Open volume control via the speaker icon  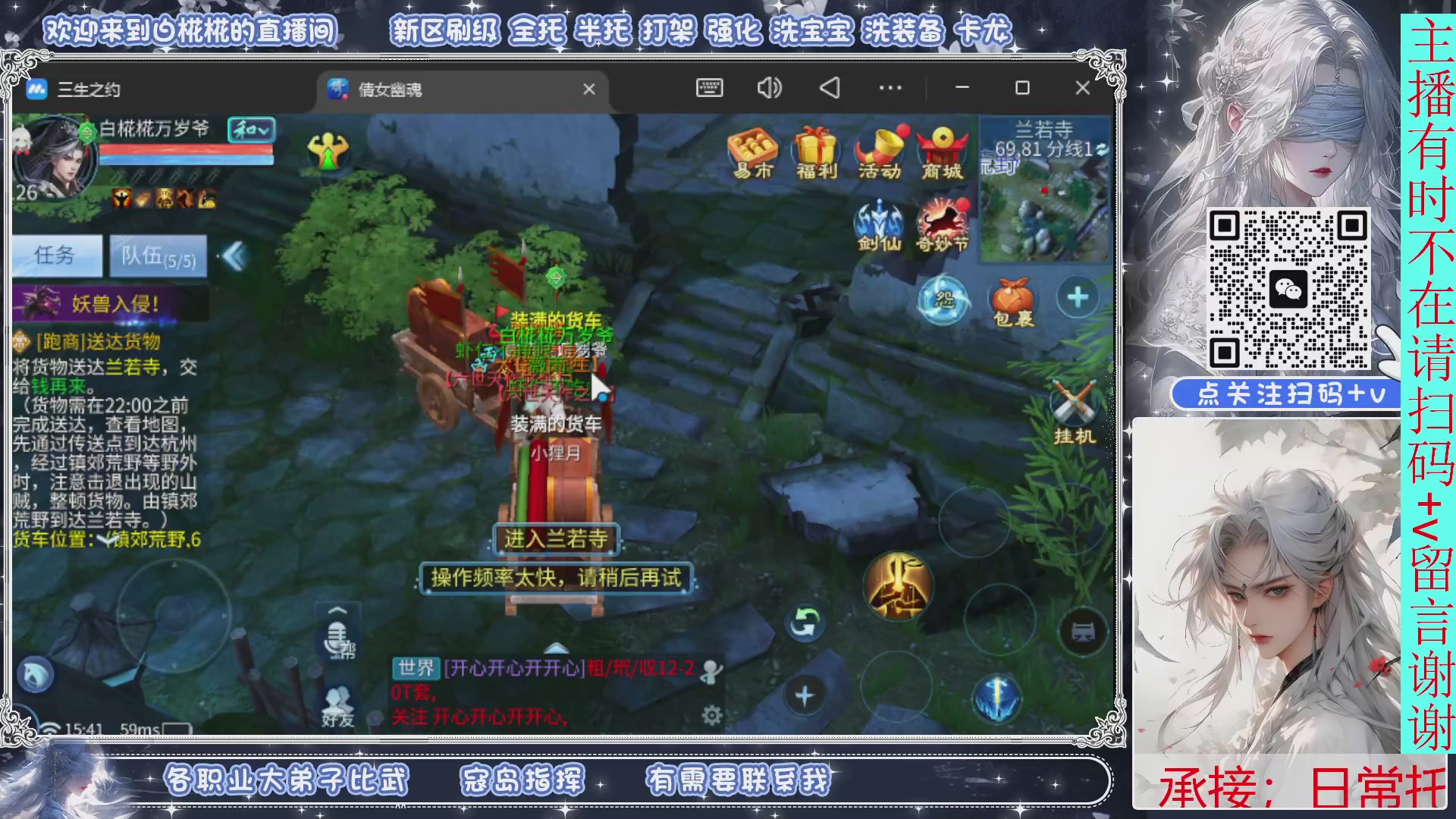(x=769, y=89)
